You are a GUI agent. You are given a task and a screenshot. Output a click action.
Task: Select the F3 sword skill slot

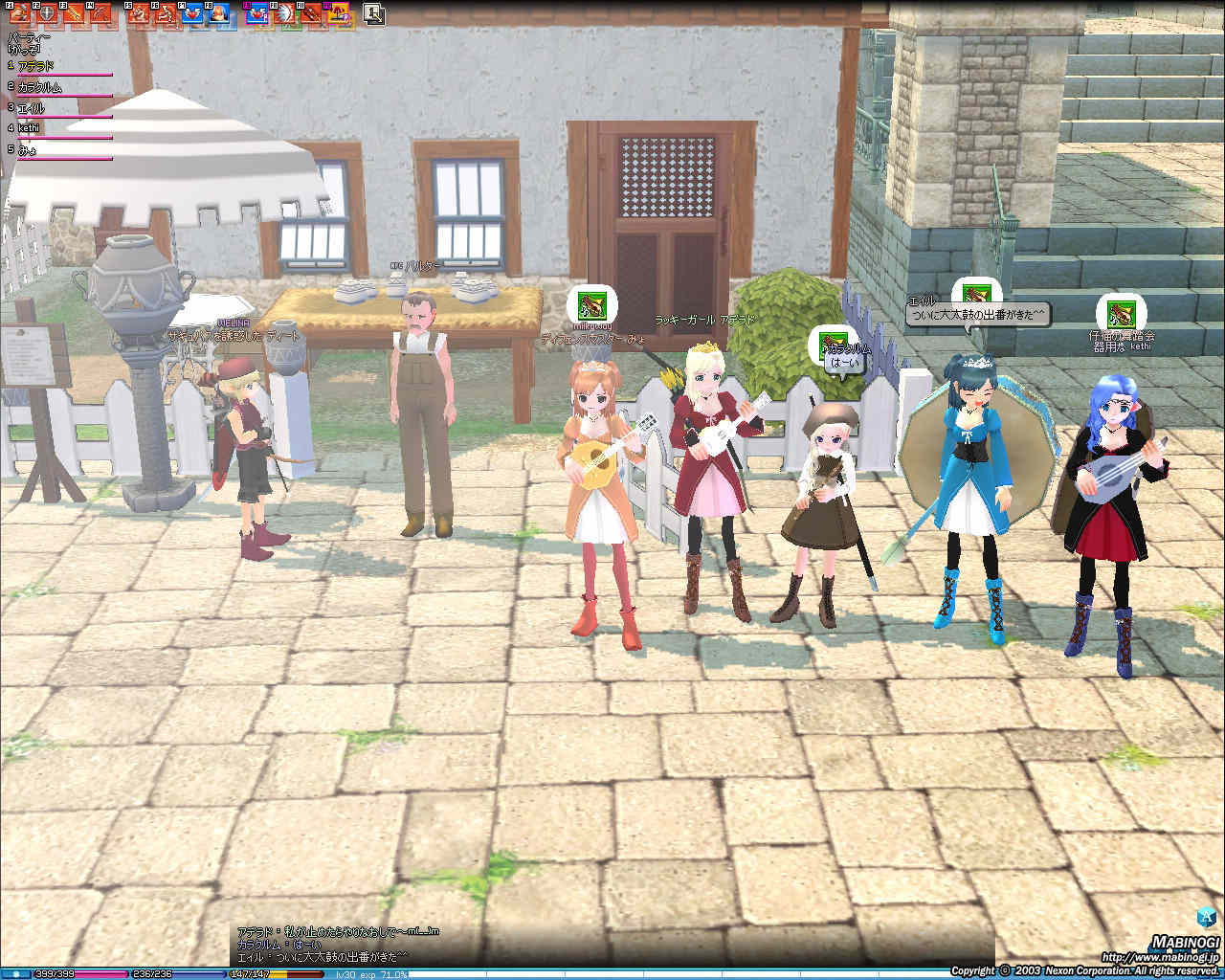pyautogui.click(x=73, y=13)
